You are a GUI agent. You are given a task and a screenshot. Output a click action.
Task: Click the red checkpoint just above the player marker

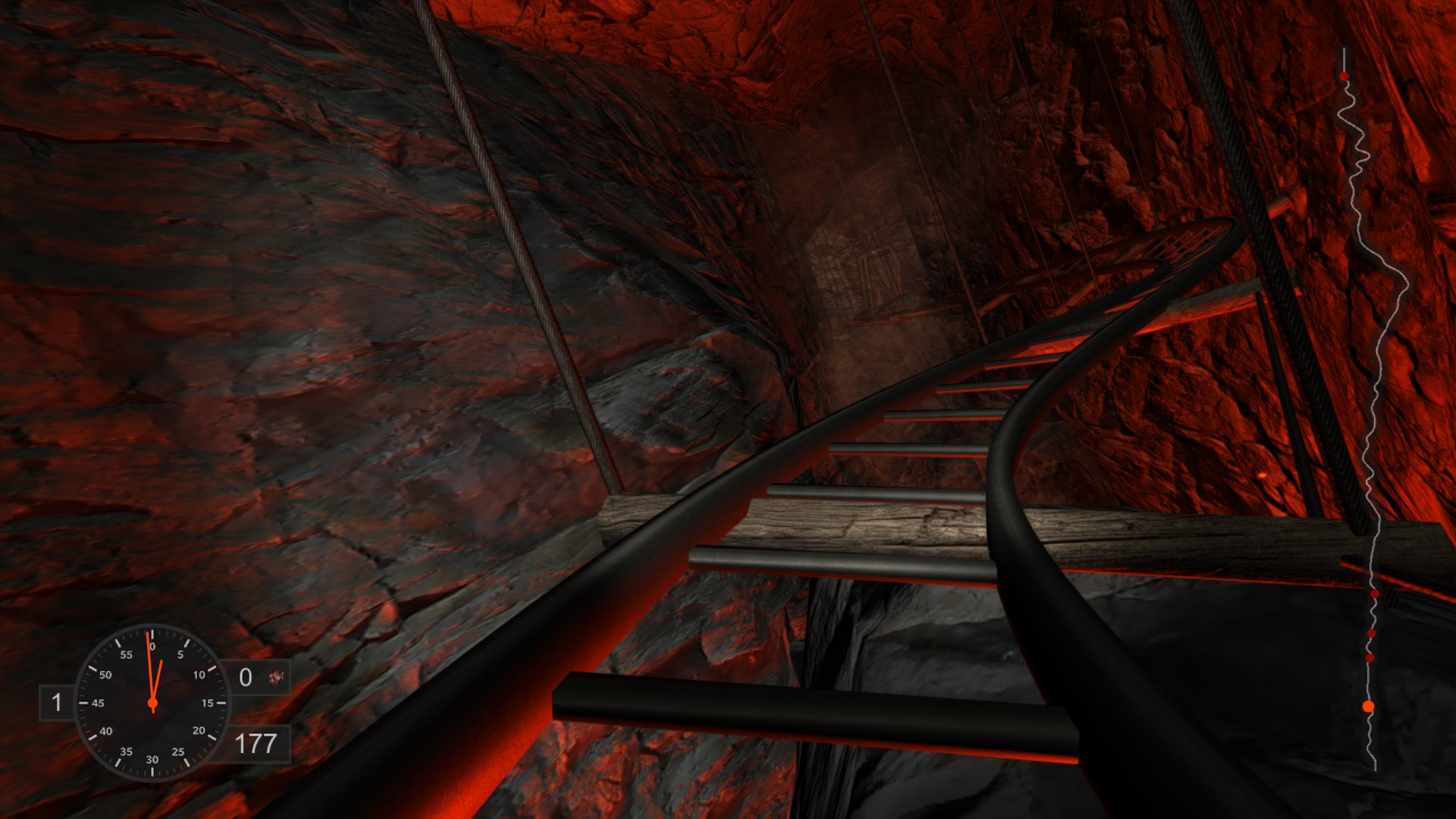pyautogui.click(x=1369, y=657)
